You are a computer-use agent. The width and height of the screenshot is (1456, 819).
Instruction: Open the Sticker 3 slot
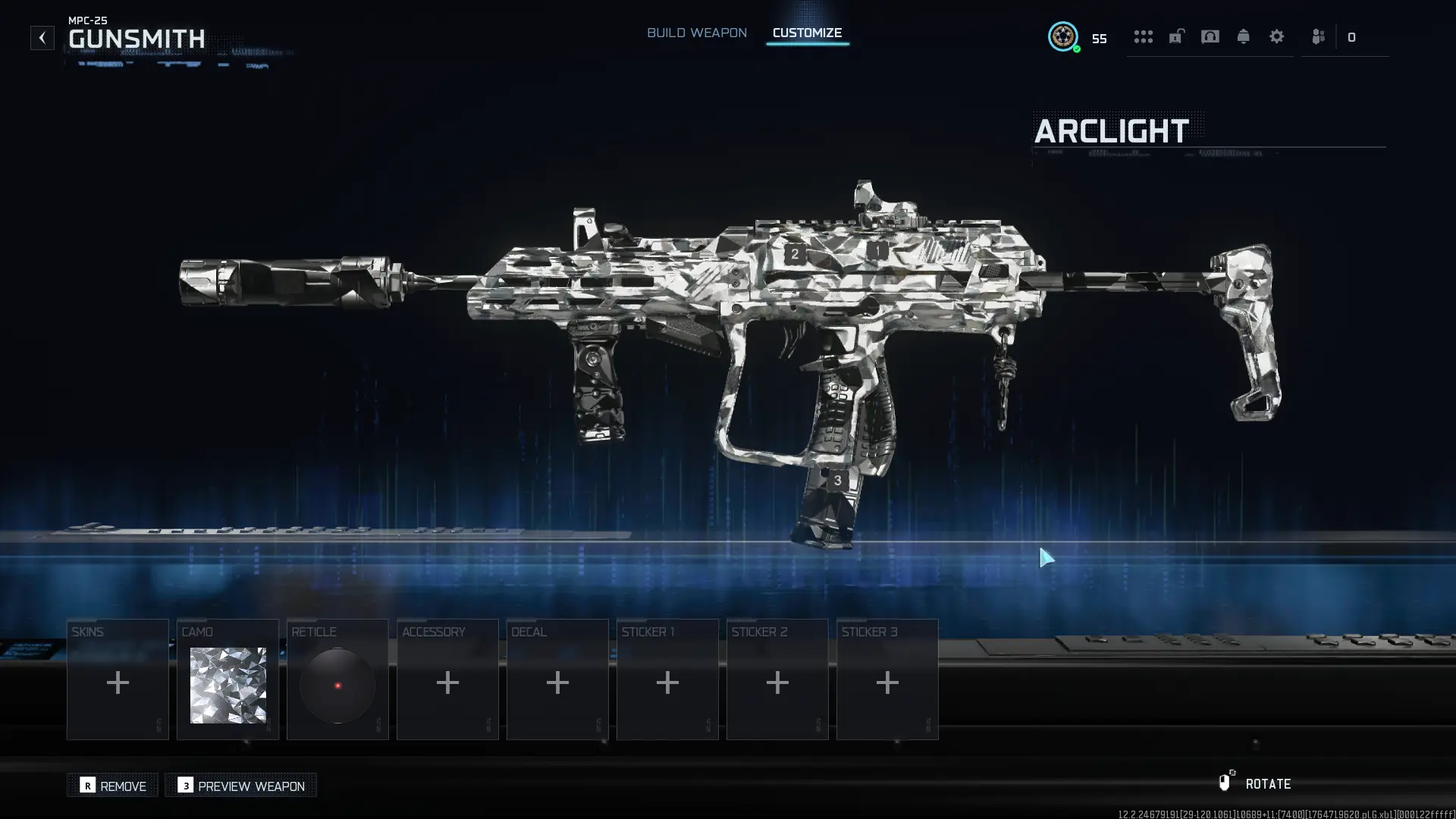[x=887, y=681]
